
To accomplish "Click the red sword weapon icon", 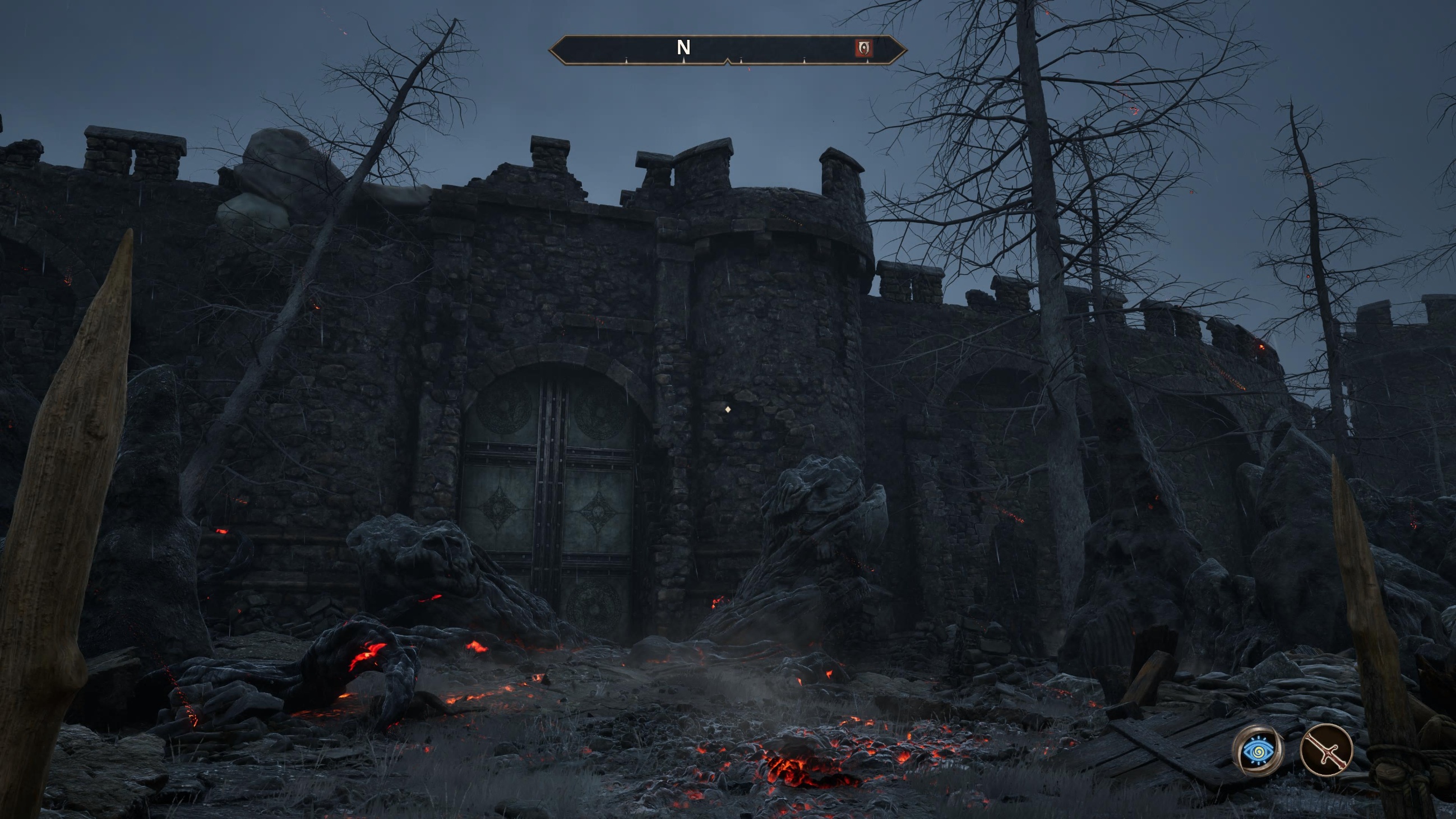I will 1326,750.
